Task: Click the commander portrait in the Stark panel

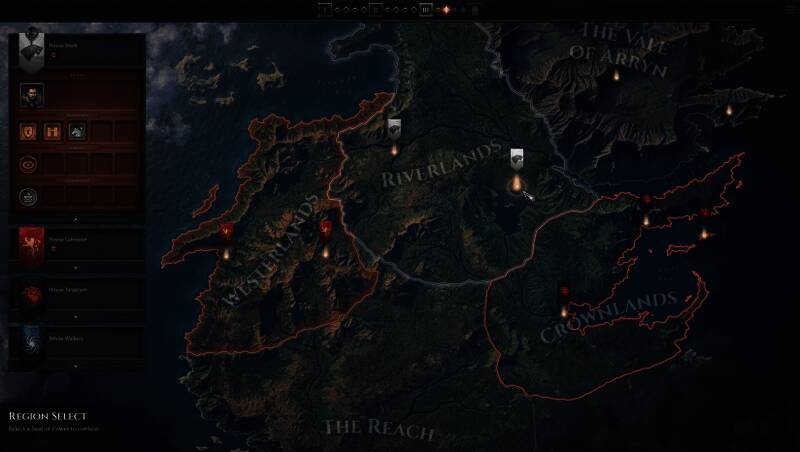Action: [x=29, y=96]
